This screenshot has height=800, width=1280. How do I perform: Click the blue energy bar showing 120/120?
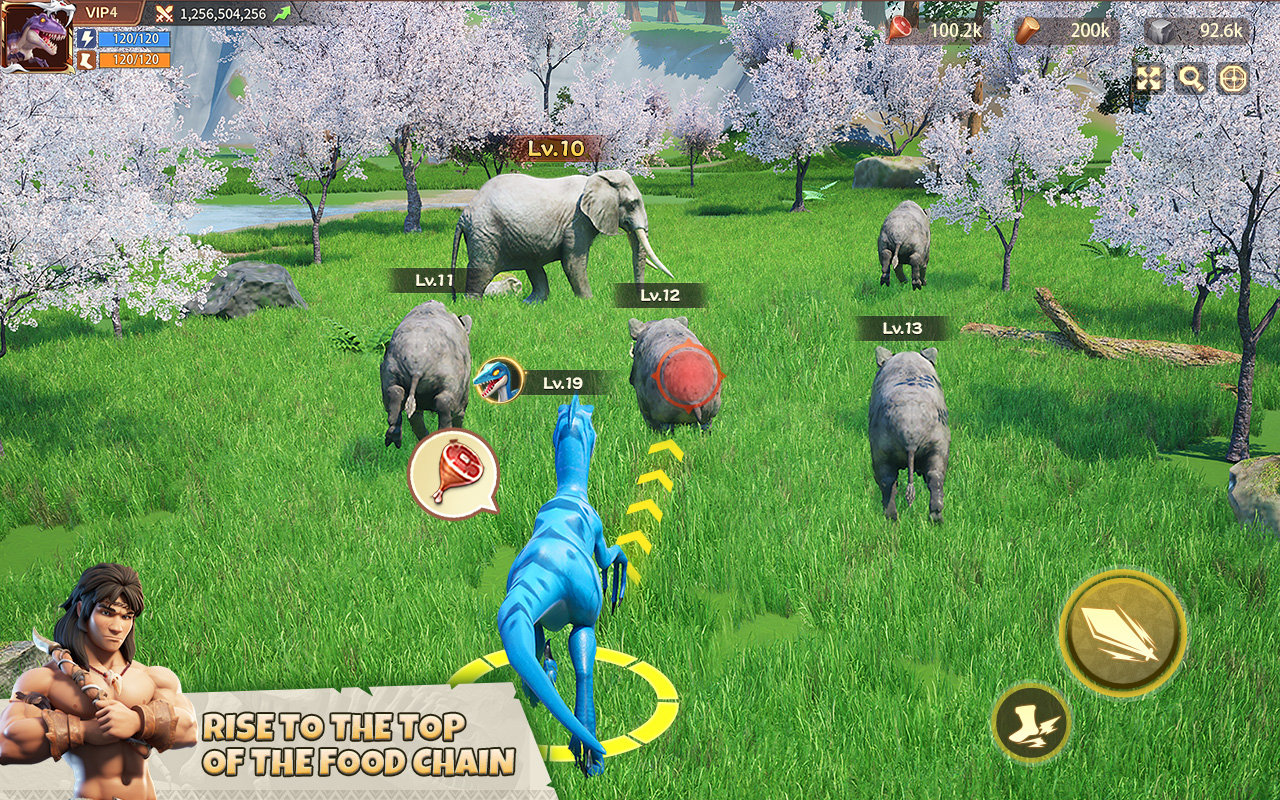pyautogui.click(x=134, y=39)
